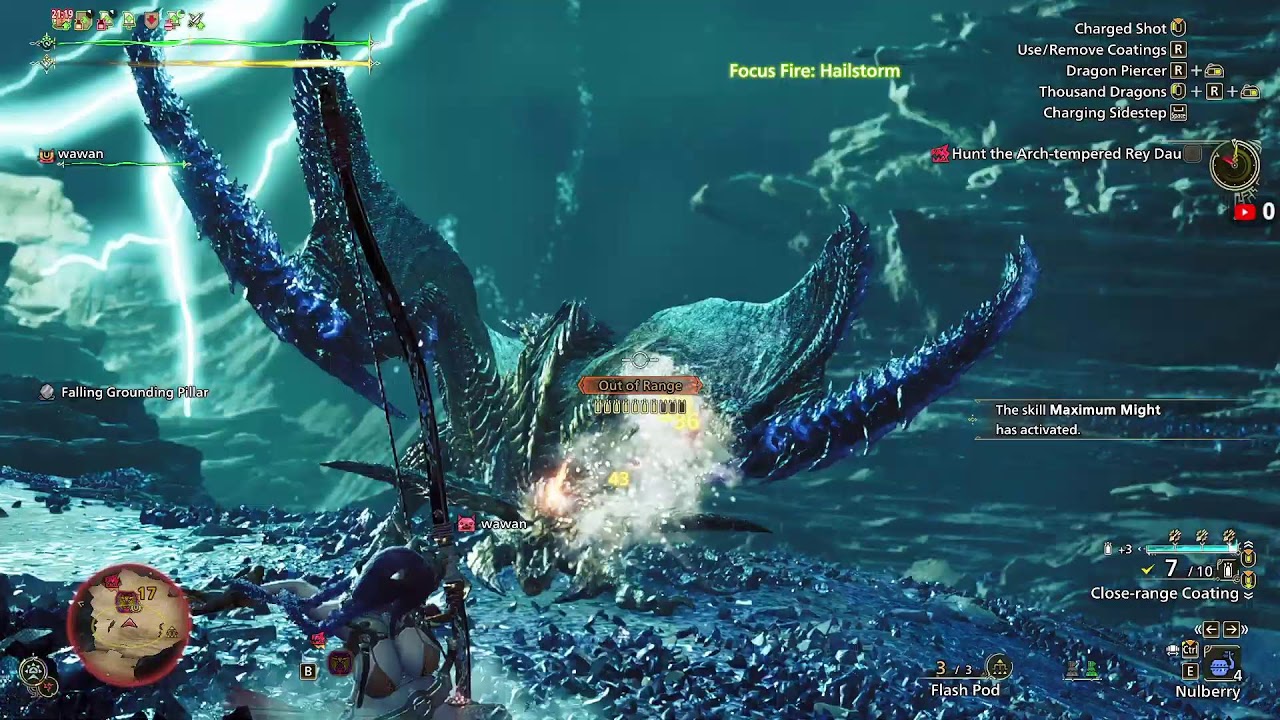Open the Arch-tempered Rey Dau quest objective
The width and height of the screenshot is (1280, 720).
1066,154
